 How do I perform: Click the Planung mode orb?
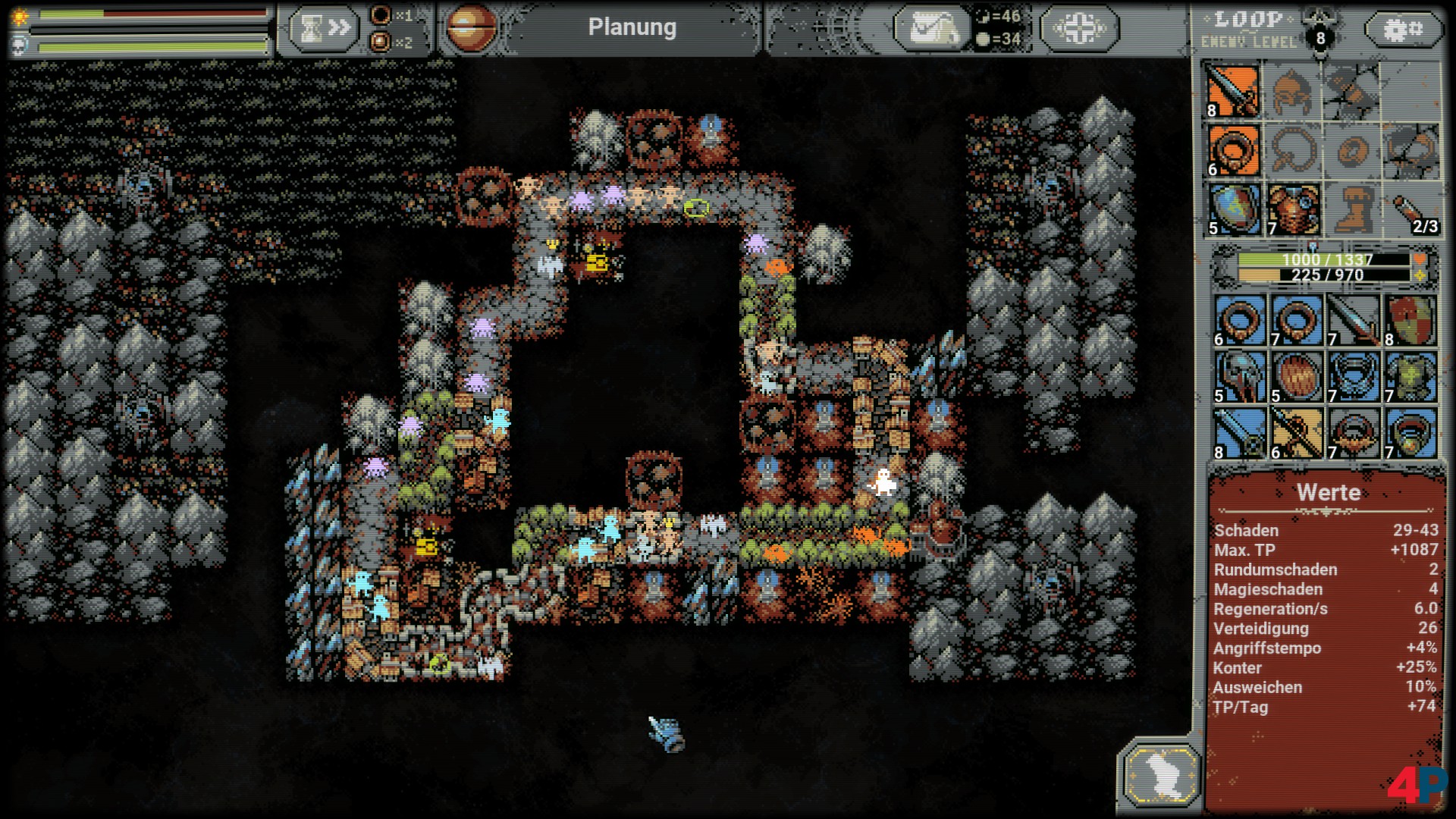click(471, 28)
